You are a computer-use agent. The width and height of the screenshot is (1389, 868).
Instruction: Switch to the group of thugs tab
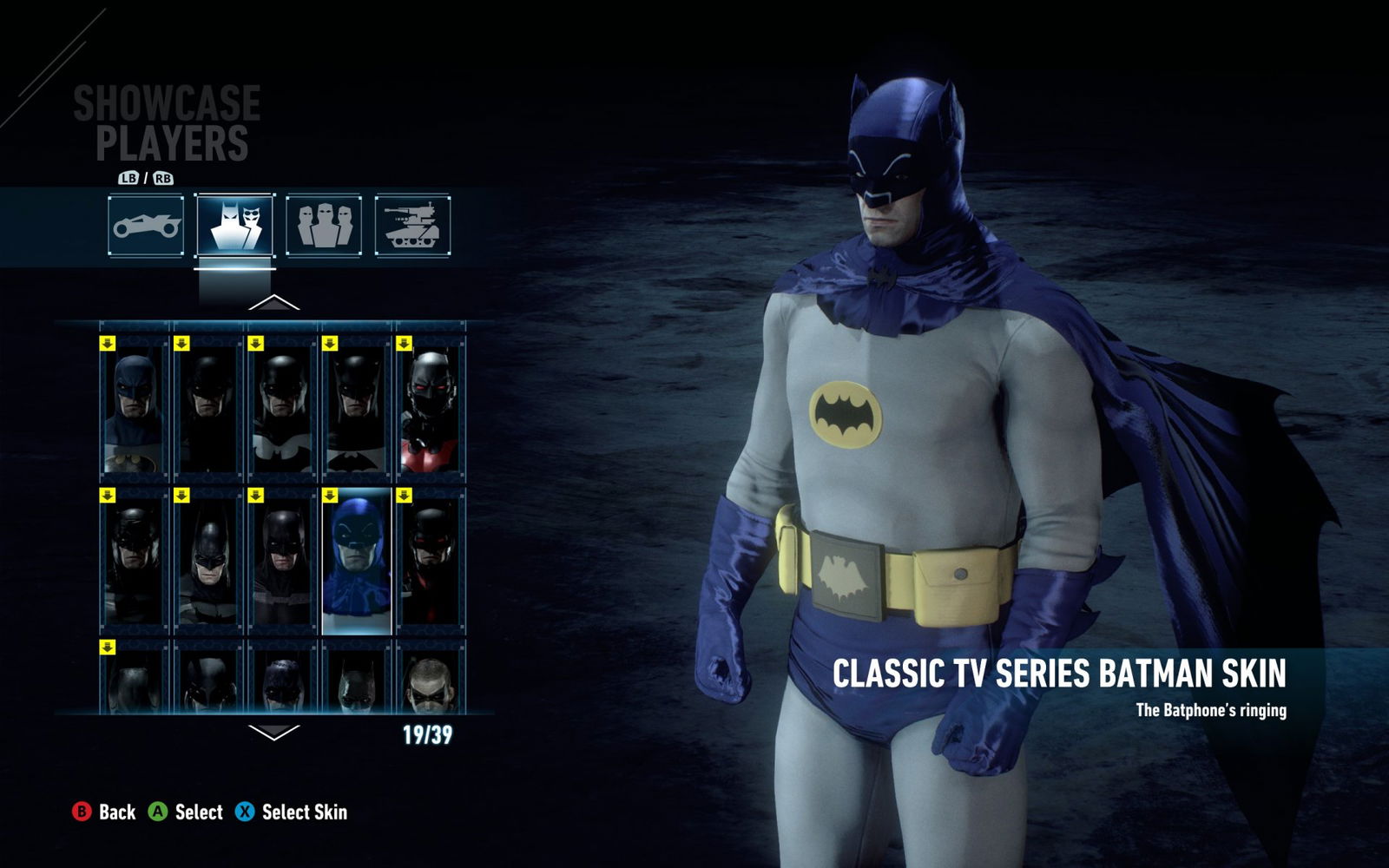pos(324,226)
